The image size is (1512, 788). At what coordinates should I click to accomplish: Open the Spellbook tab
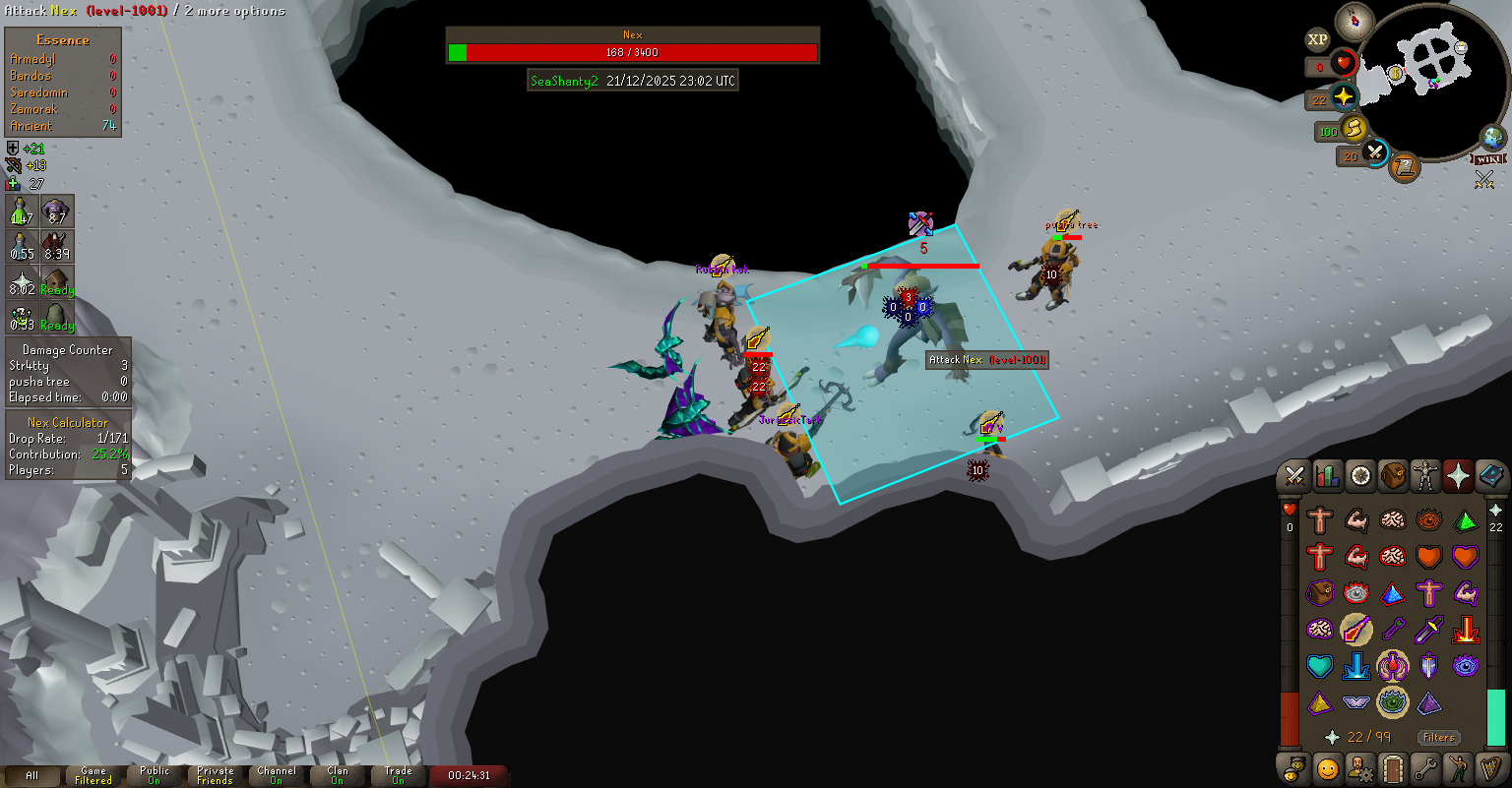(1490, 476)
